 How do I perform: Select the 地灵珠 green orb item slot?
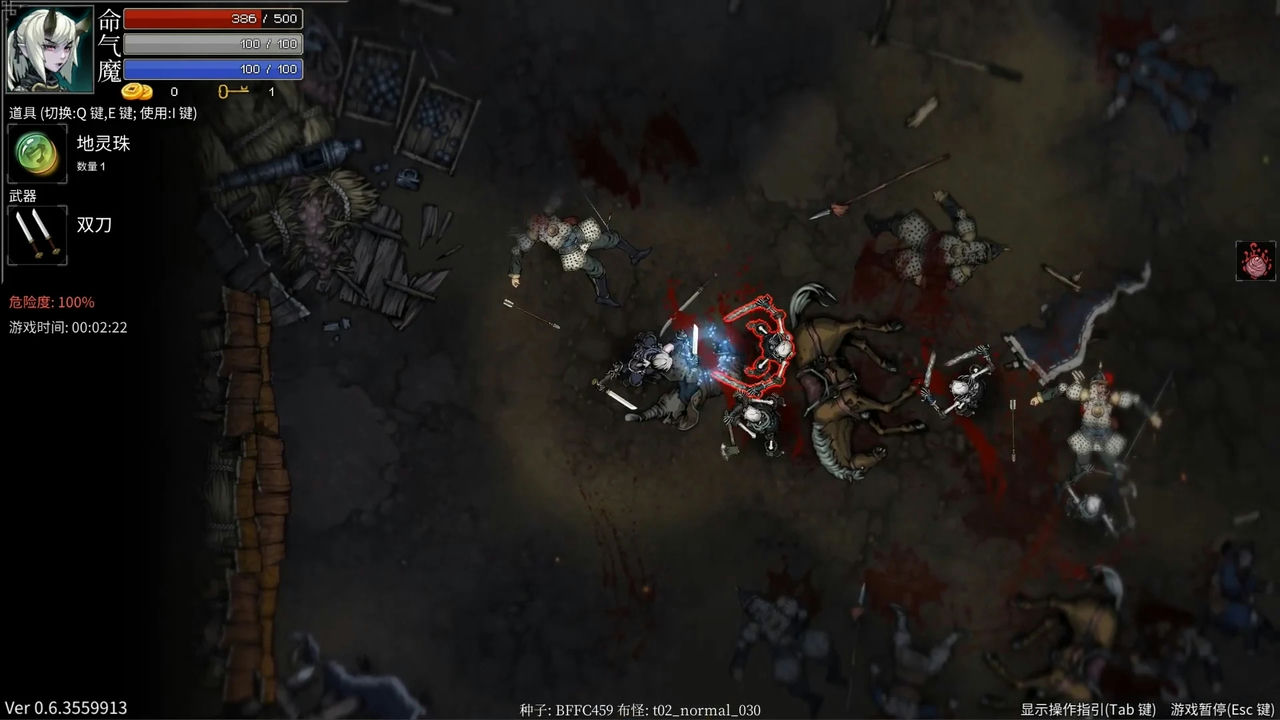[x=38, y=153]
